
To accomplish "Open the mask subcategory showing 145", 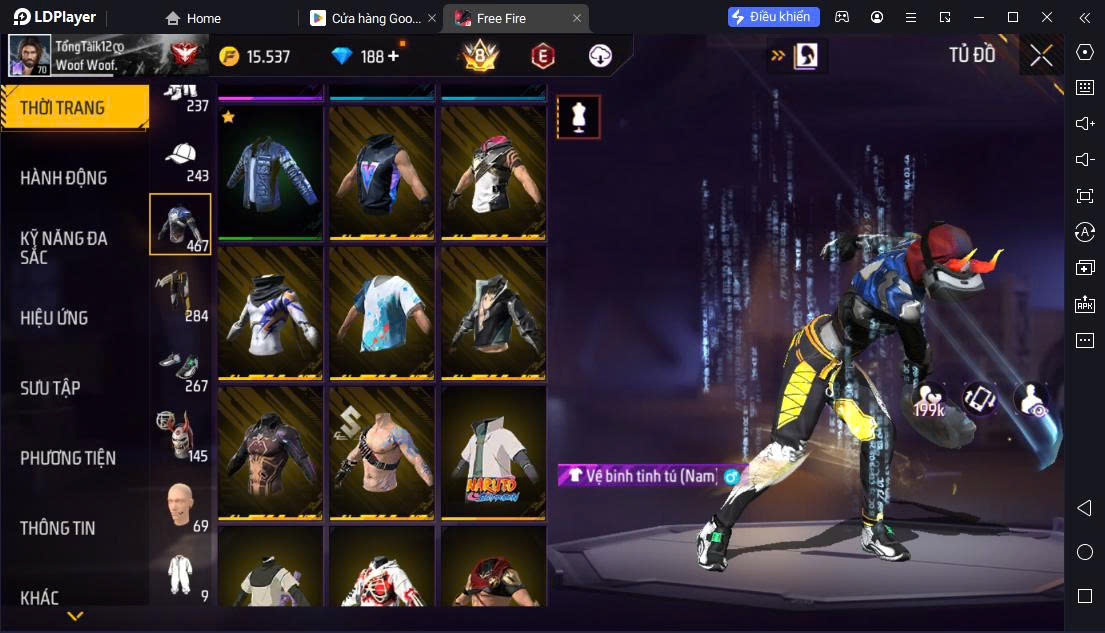I will tap(180, 435).
